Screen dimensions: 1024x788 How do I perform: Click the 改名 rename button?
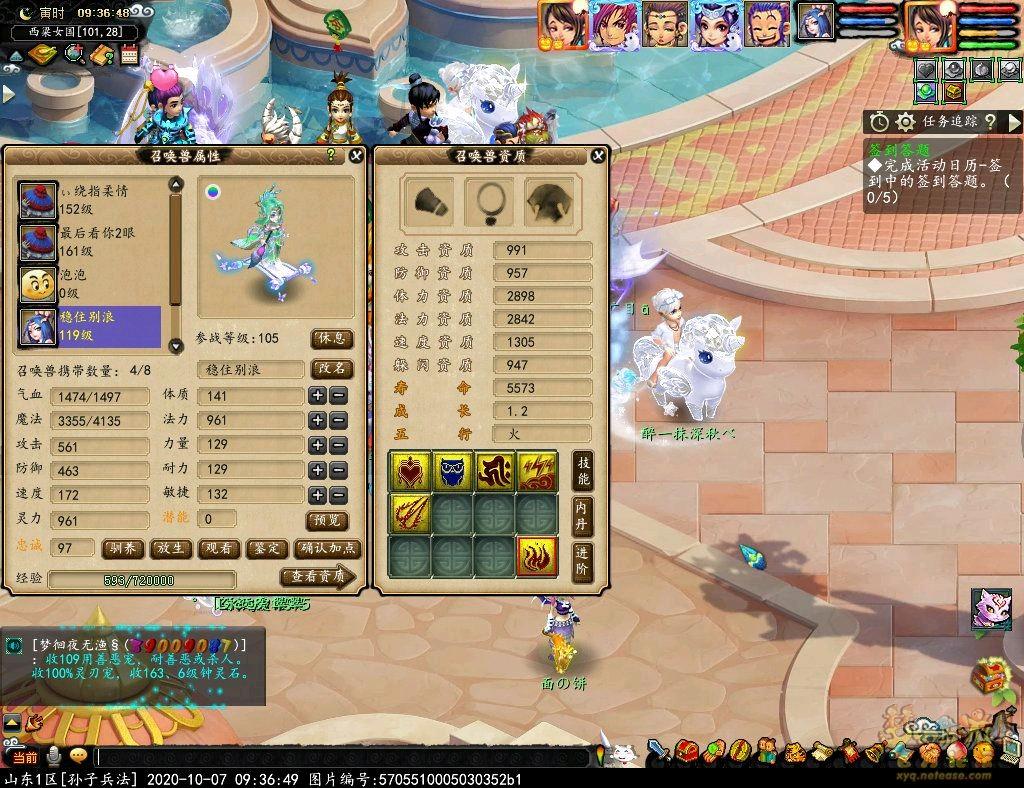point(332,369)
